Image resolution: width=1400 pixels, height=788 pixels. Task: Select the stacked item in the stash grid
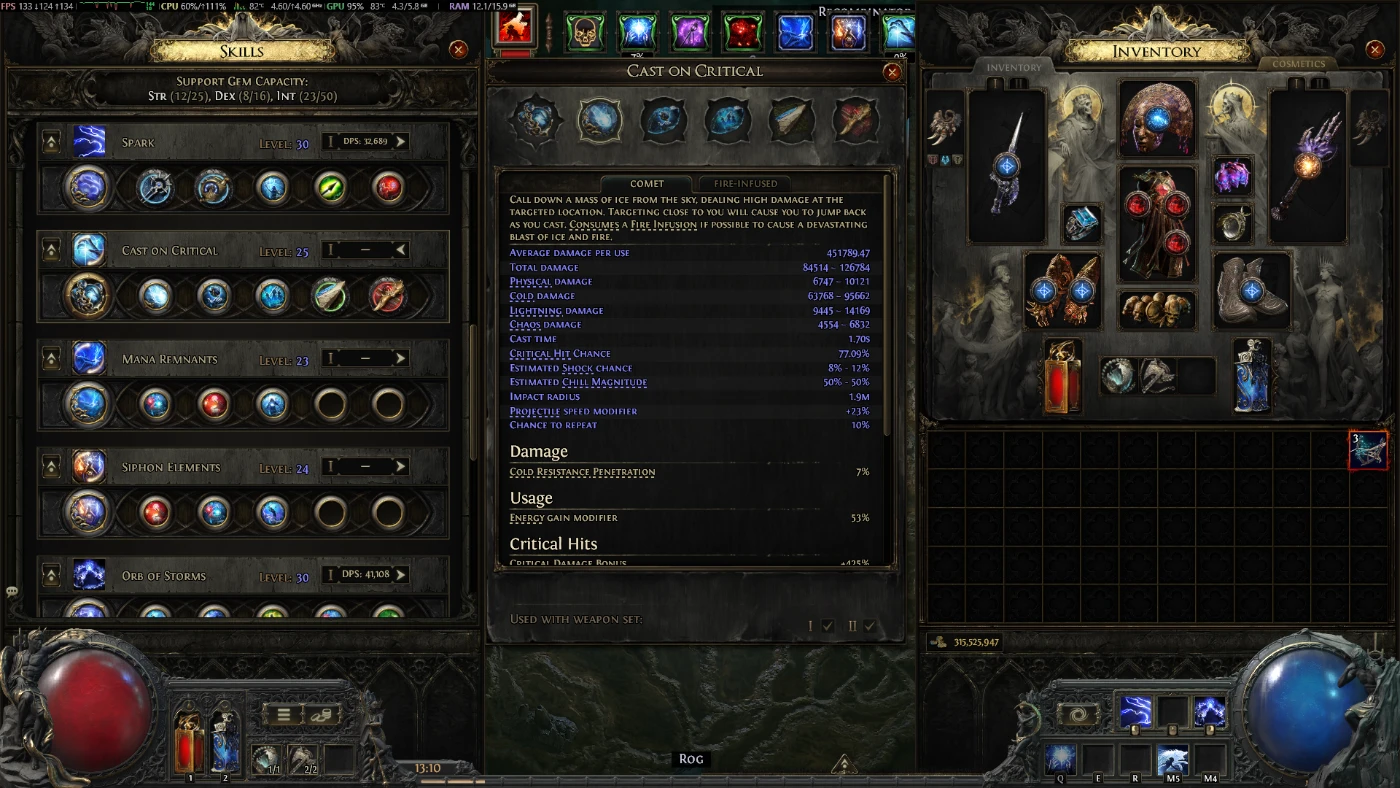click(x=1368, y=450)
